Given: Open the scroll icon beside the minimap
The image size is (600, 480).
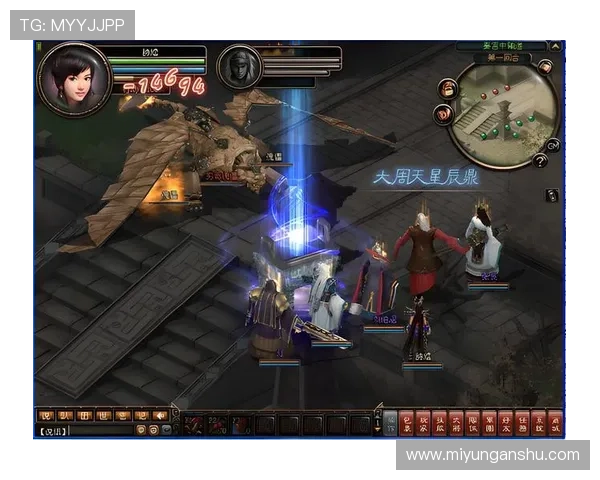Looking at the screenshot, I should pos(443,115).
